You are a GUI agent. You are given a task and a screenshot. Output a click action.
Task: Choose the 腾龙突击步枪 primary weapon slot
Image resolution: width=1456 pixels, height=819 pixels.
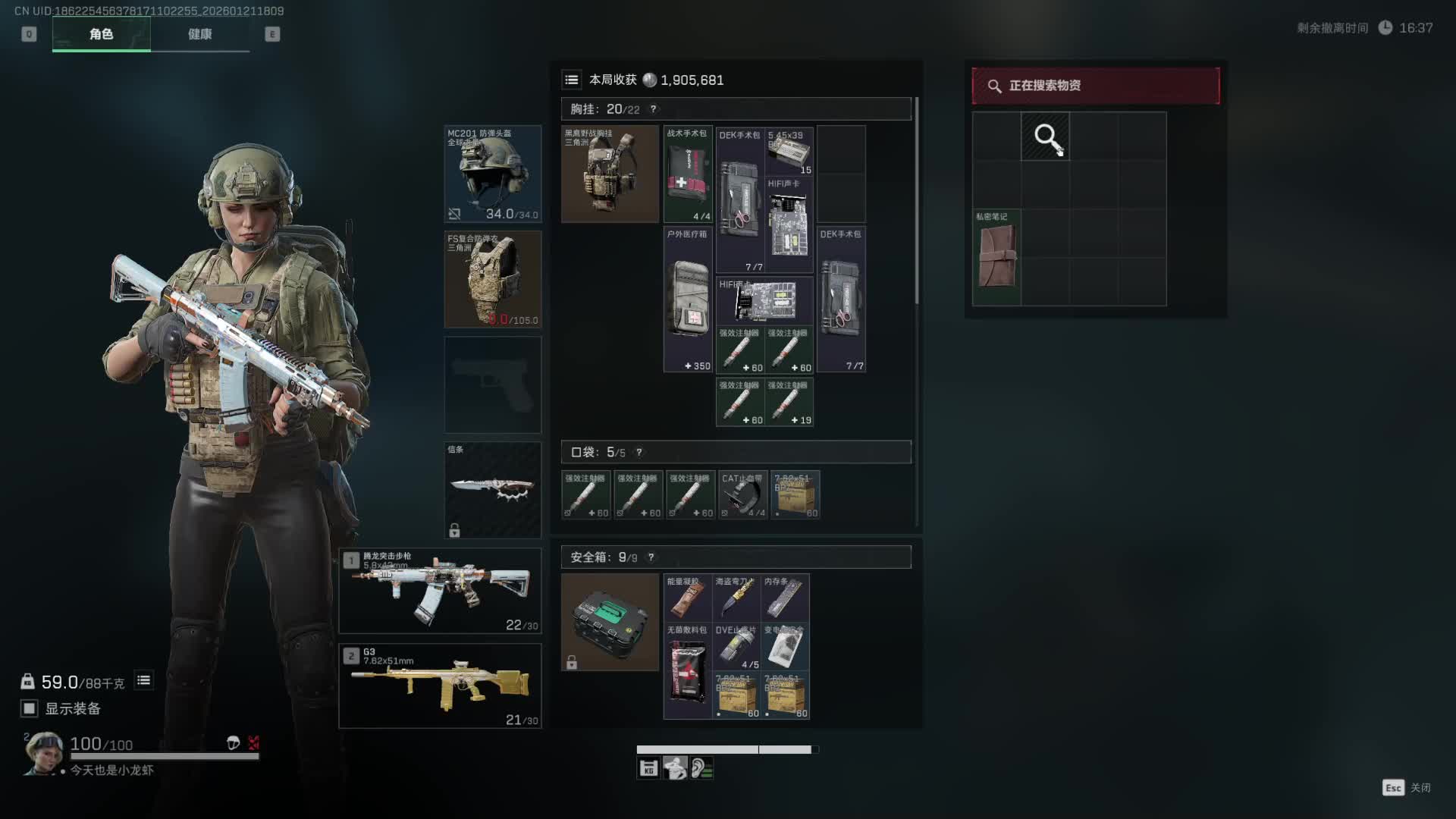coord(440,591)
